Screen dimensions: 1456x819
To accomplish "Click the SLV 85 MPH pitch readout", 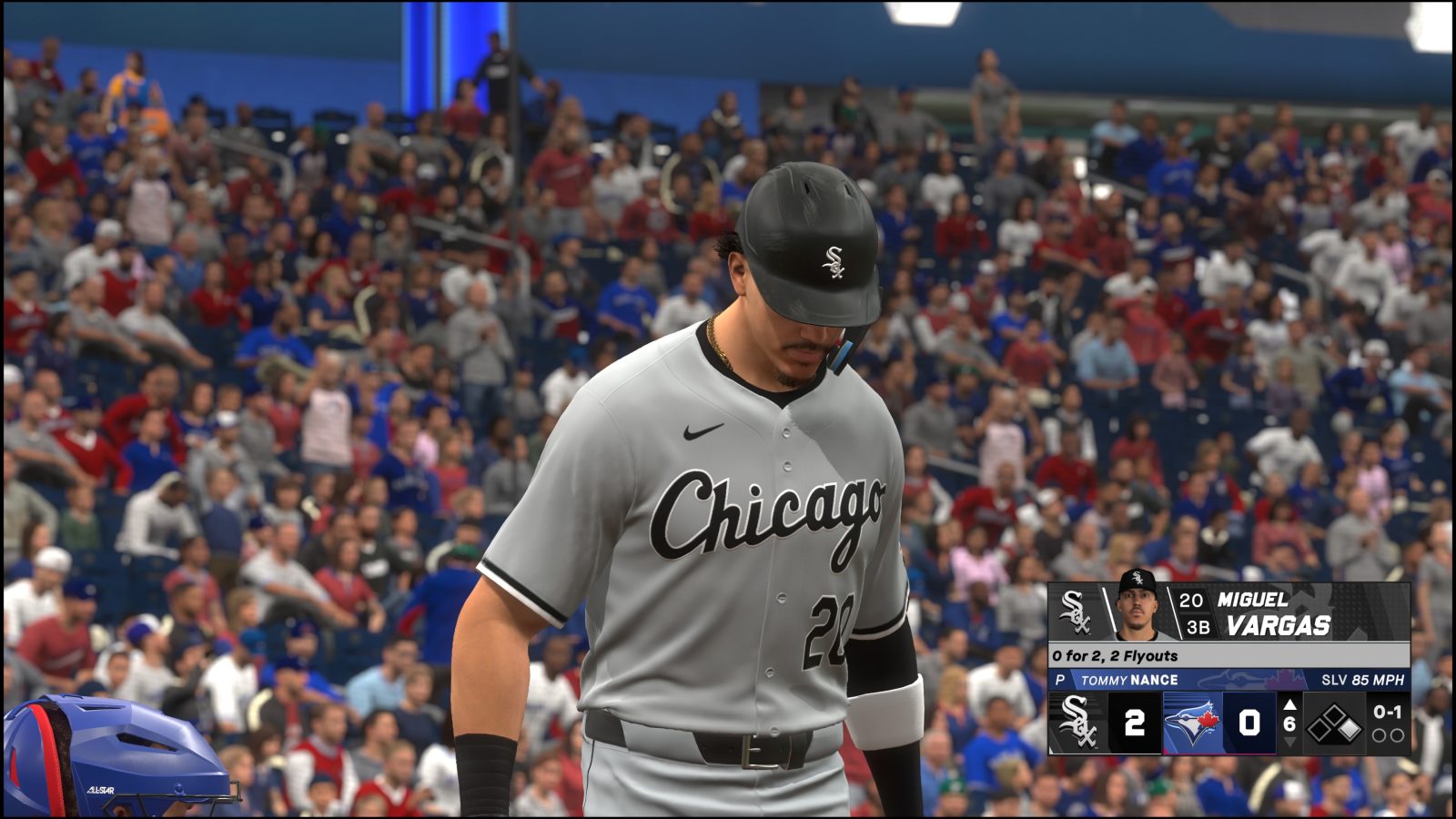I will (x=1362, y=680).
